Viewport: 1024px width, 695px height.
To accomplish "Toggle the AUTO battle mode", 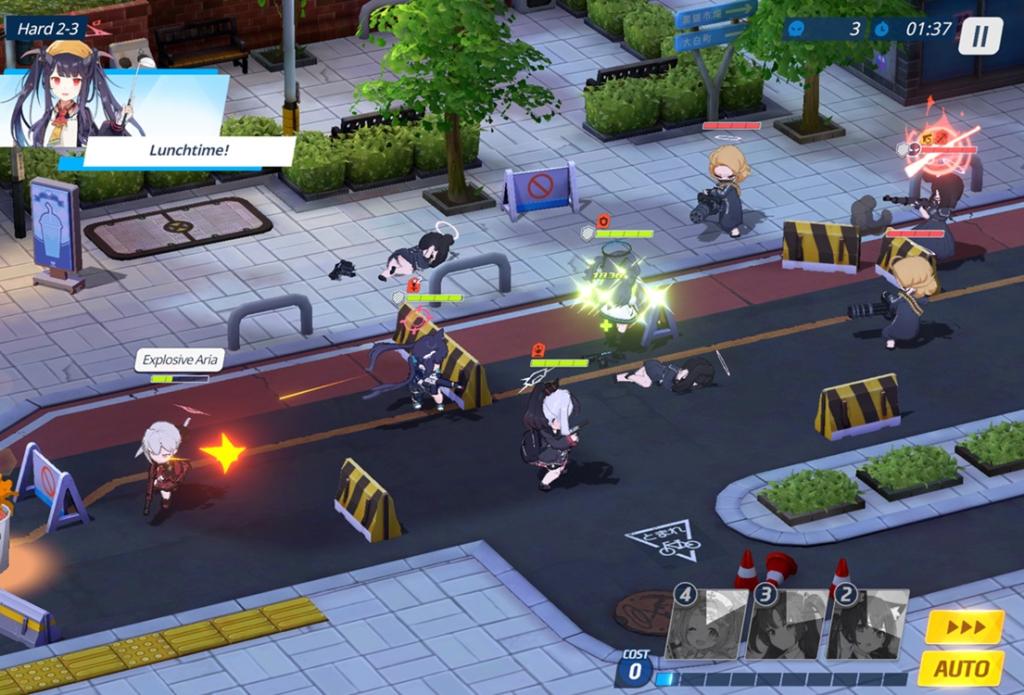I will click(960, 667).
